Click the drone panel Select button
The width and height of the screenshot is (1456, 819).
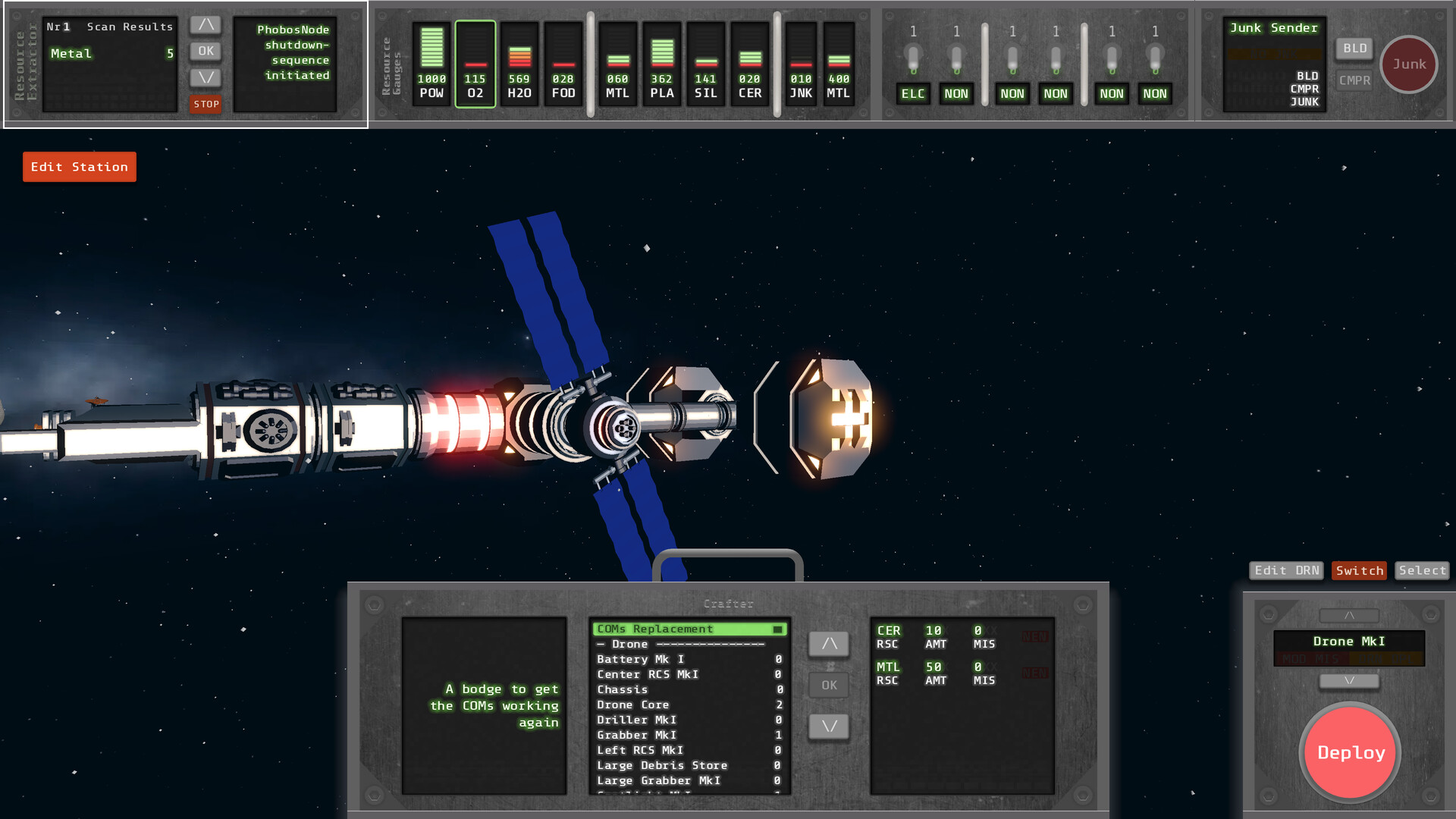click(x=1422, y=570)
